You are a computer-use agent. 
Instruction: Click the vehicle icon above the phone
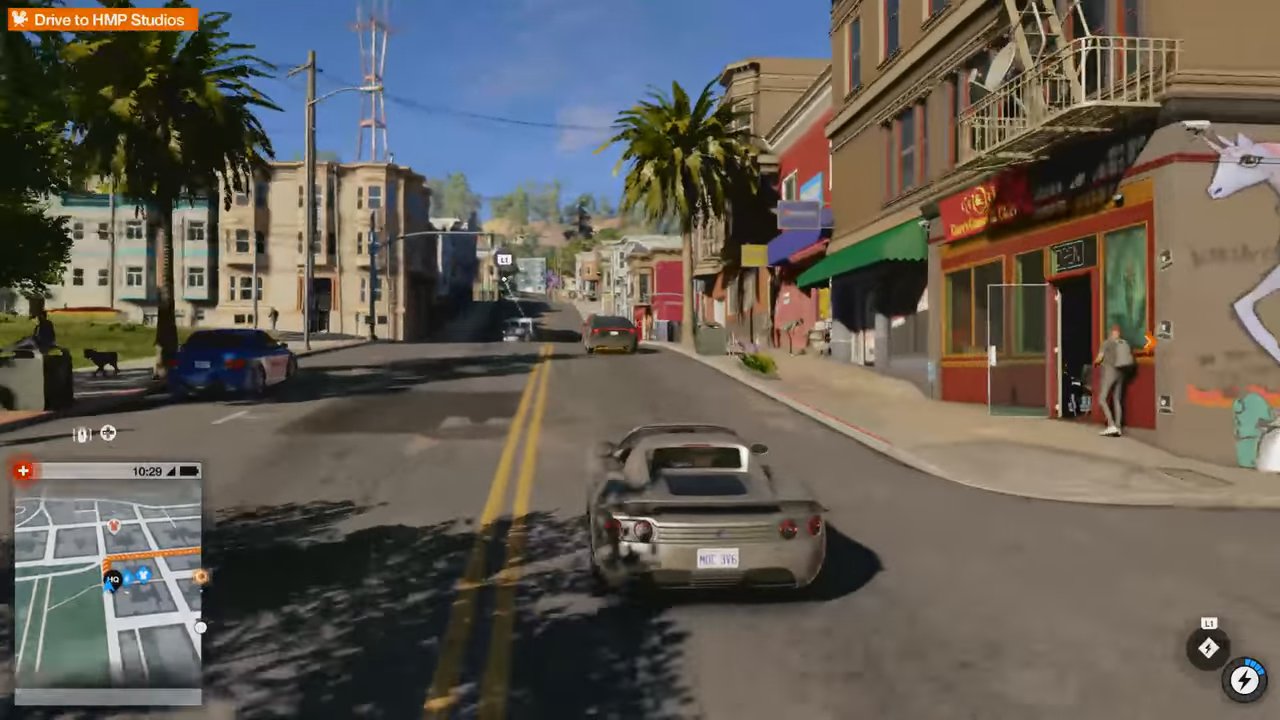point(82,434)
